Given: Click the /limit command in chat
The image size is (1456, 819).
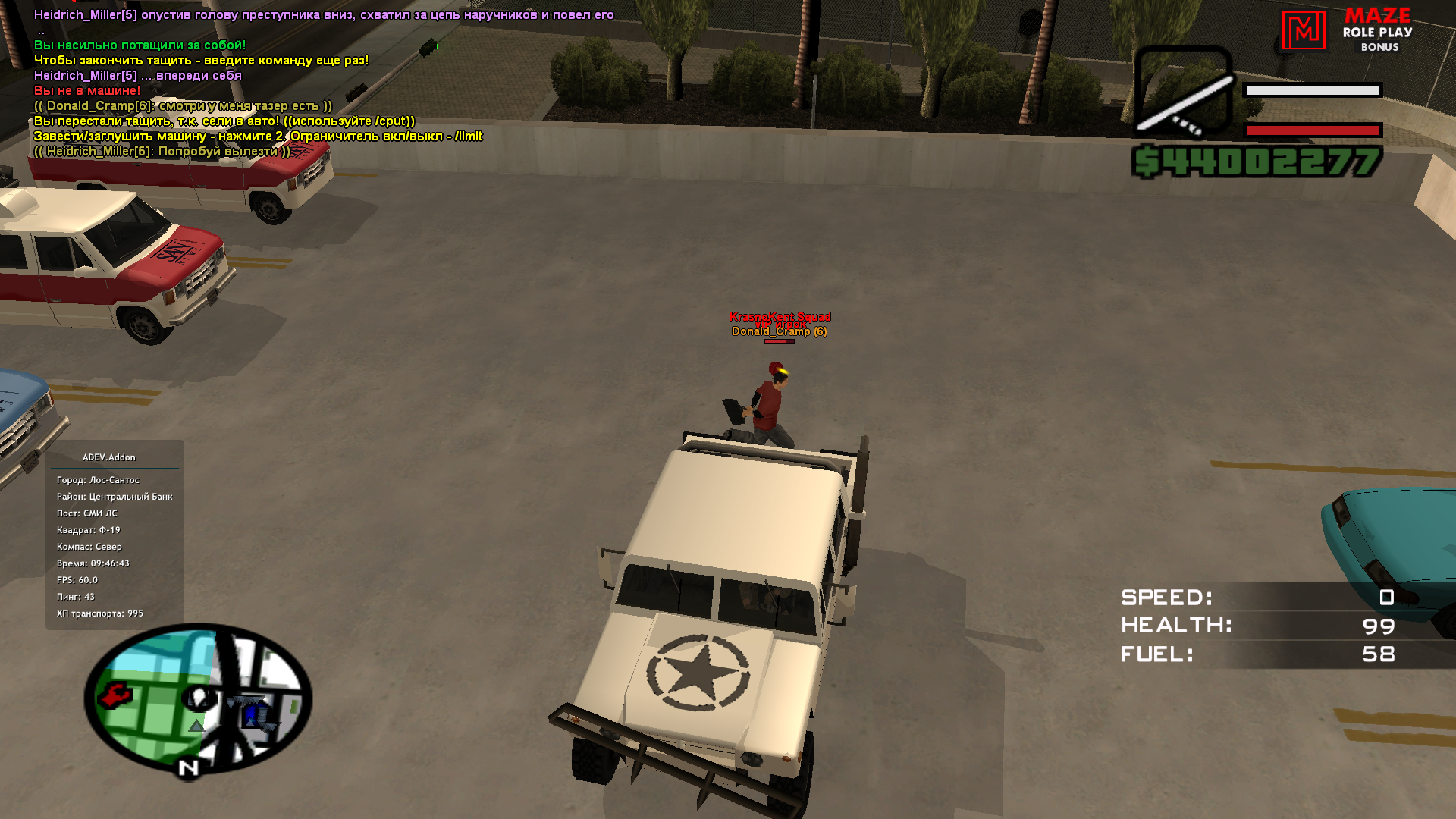Looking at the screenshot, I should coord(468,137).
